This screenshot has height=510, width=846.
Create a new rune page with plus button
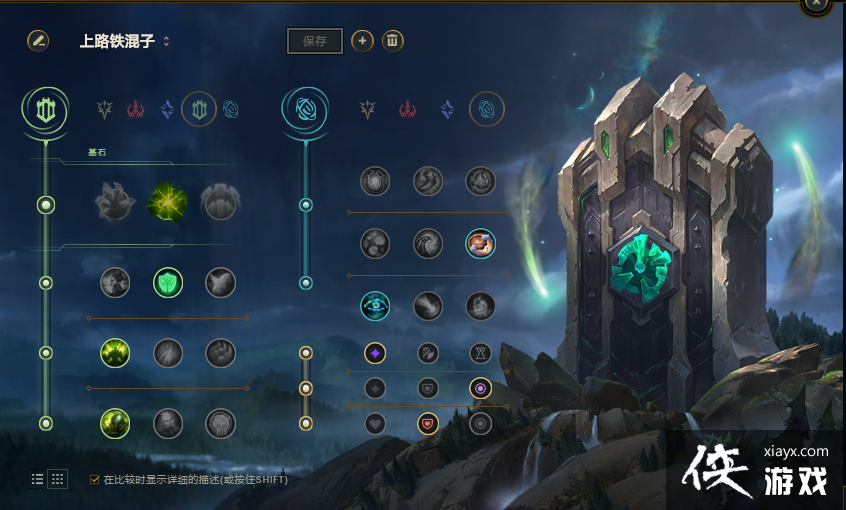tap(363, 41)
